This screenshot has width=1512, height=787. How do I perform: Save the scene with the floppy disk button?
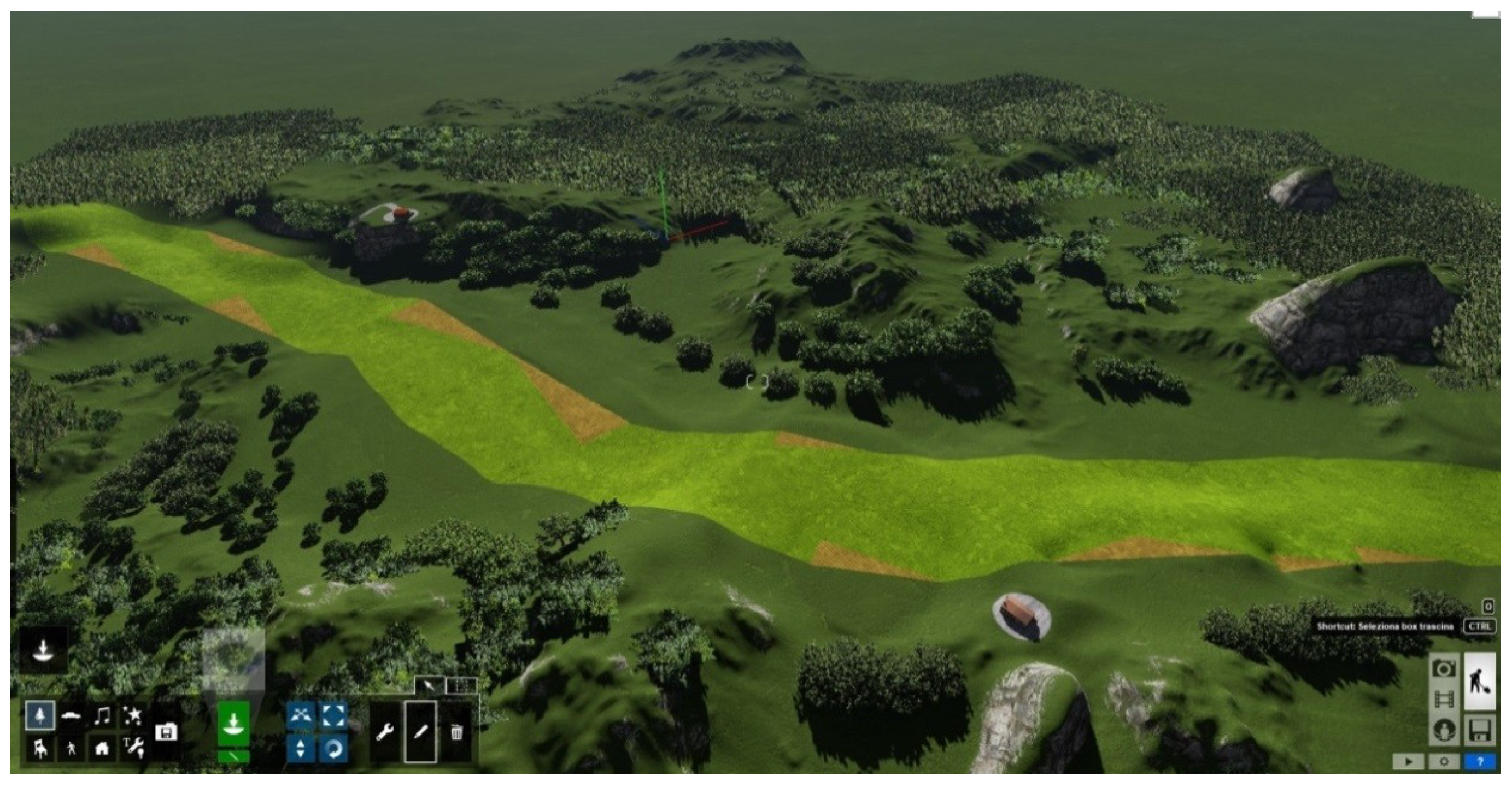click(1480, 731)
